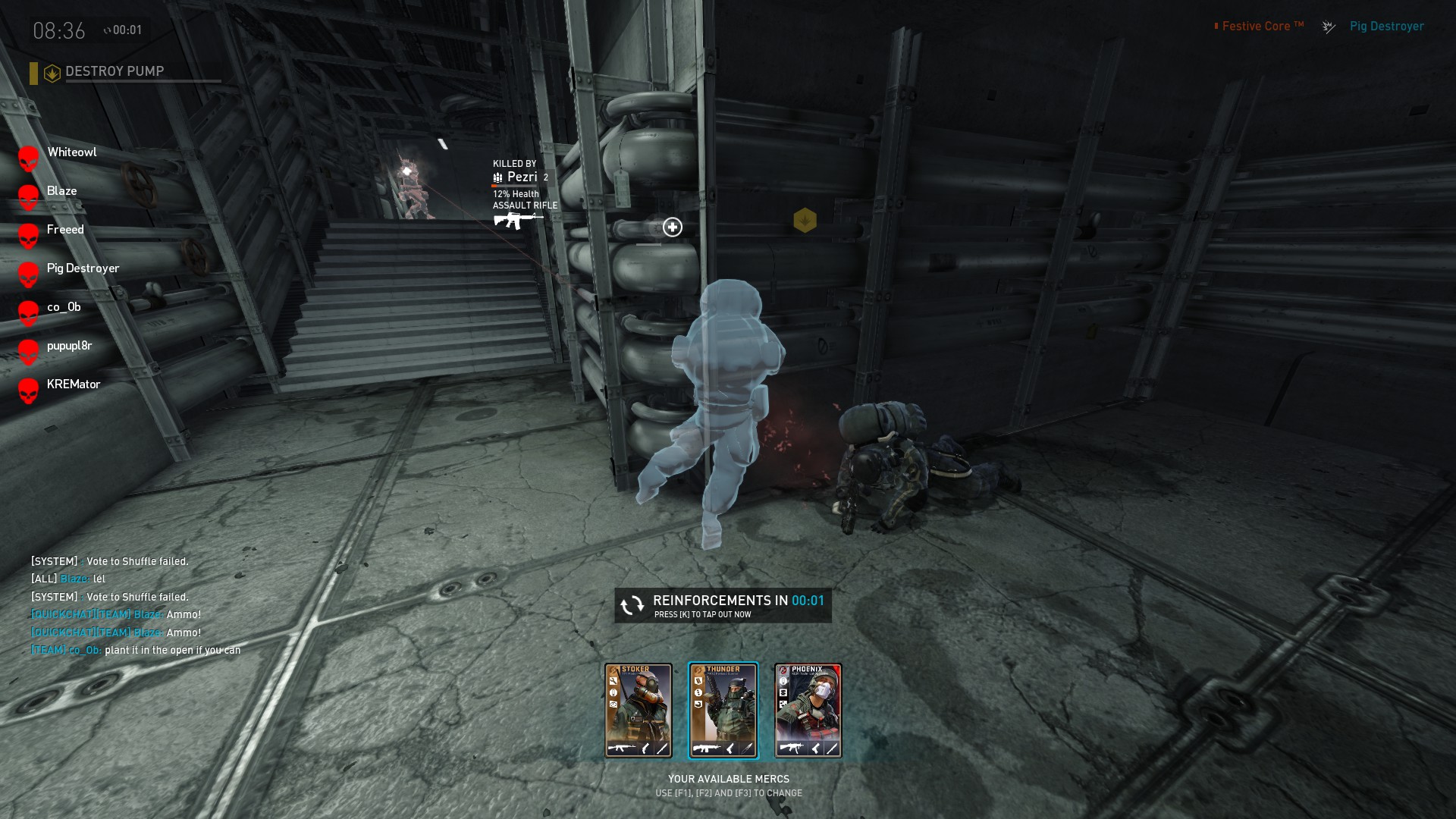Click the team chat message from co_0b
The height and width of the screenshot is (819, 1456).
coord(136,650)
